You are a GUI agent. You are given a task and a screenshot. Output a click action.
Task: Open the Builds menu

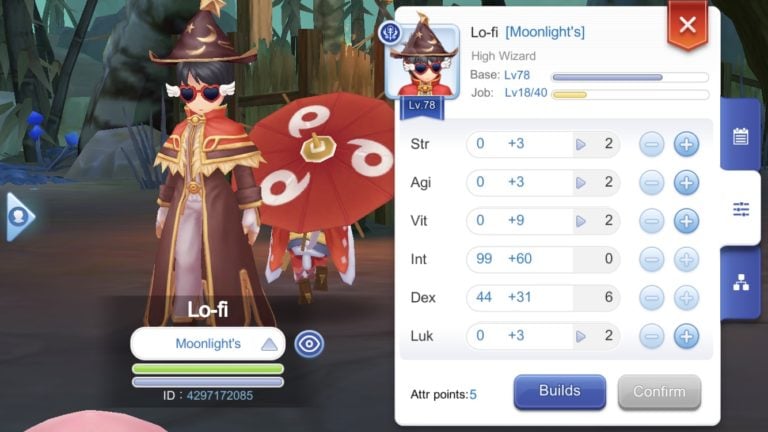tap(560, 392)
